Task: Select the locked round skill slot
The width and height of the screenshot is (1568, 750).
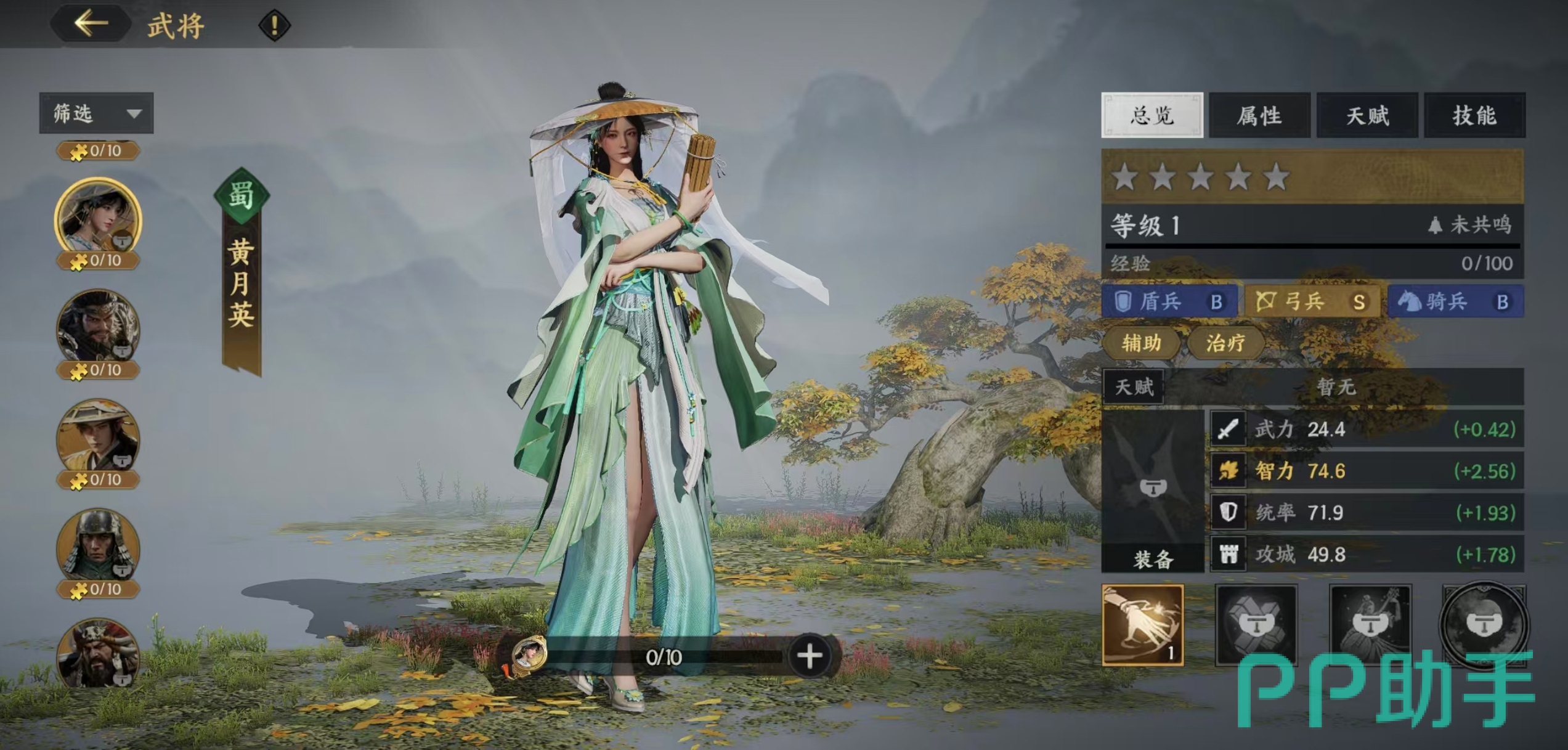Action: (x=1484, y=624)
